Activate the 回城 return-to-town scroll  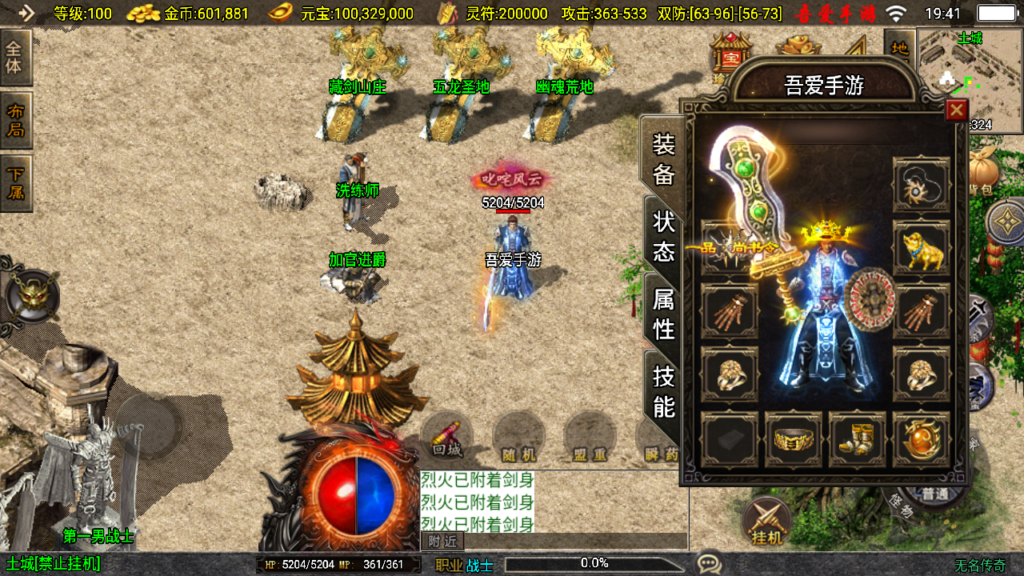[447, 436]
